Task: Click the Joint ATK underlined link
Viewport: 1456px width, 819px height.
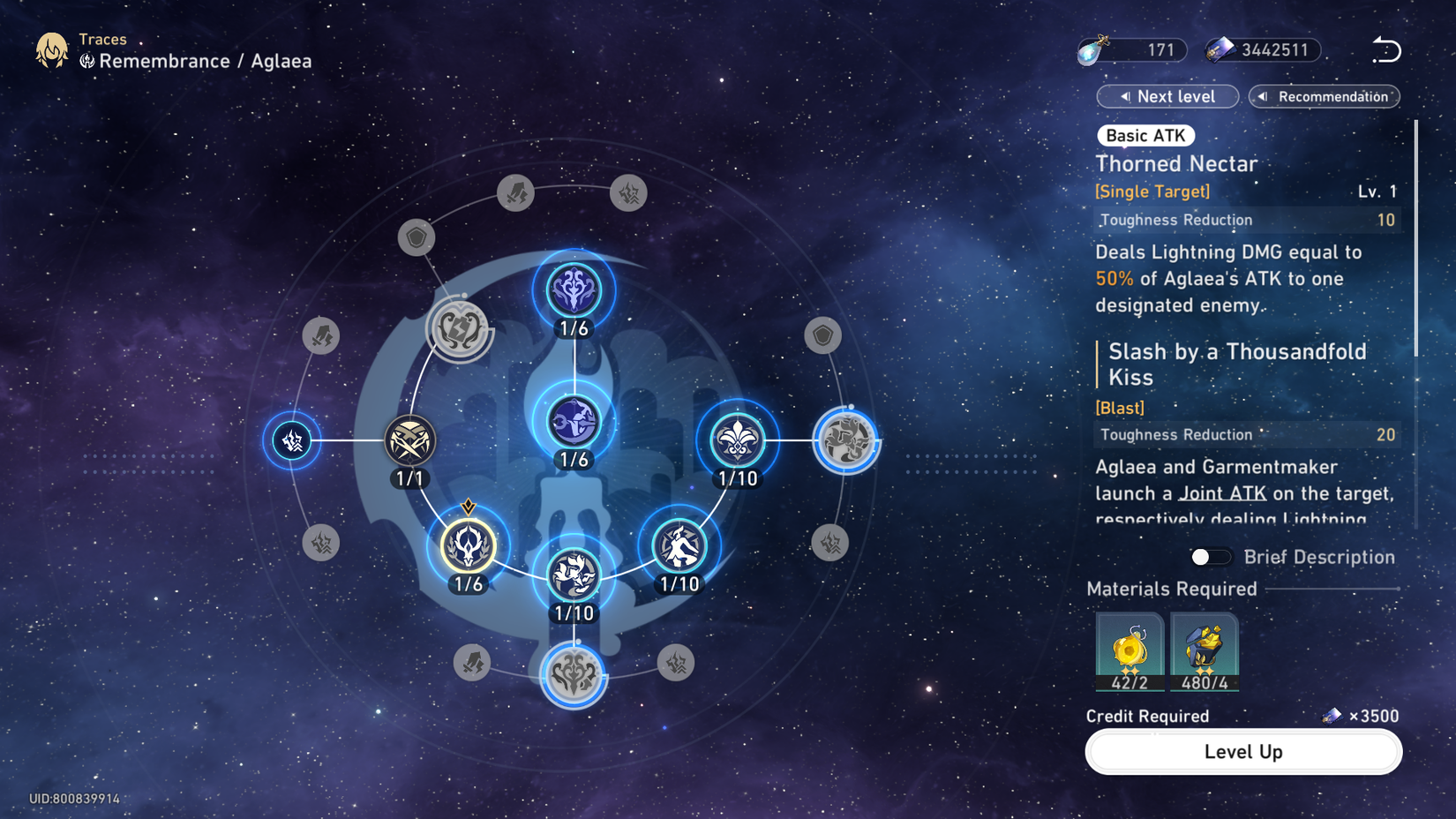Action: click(x=1222, y=493)
